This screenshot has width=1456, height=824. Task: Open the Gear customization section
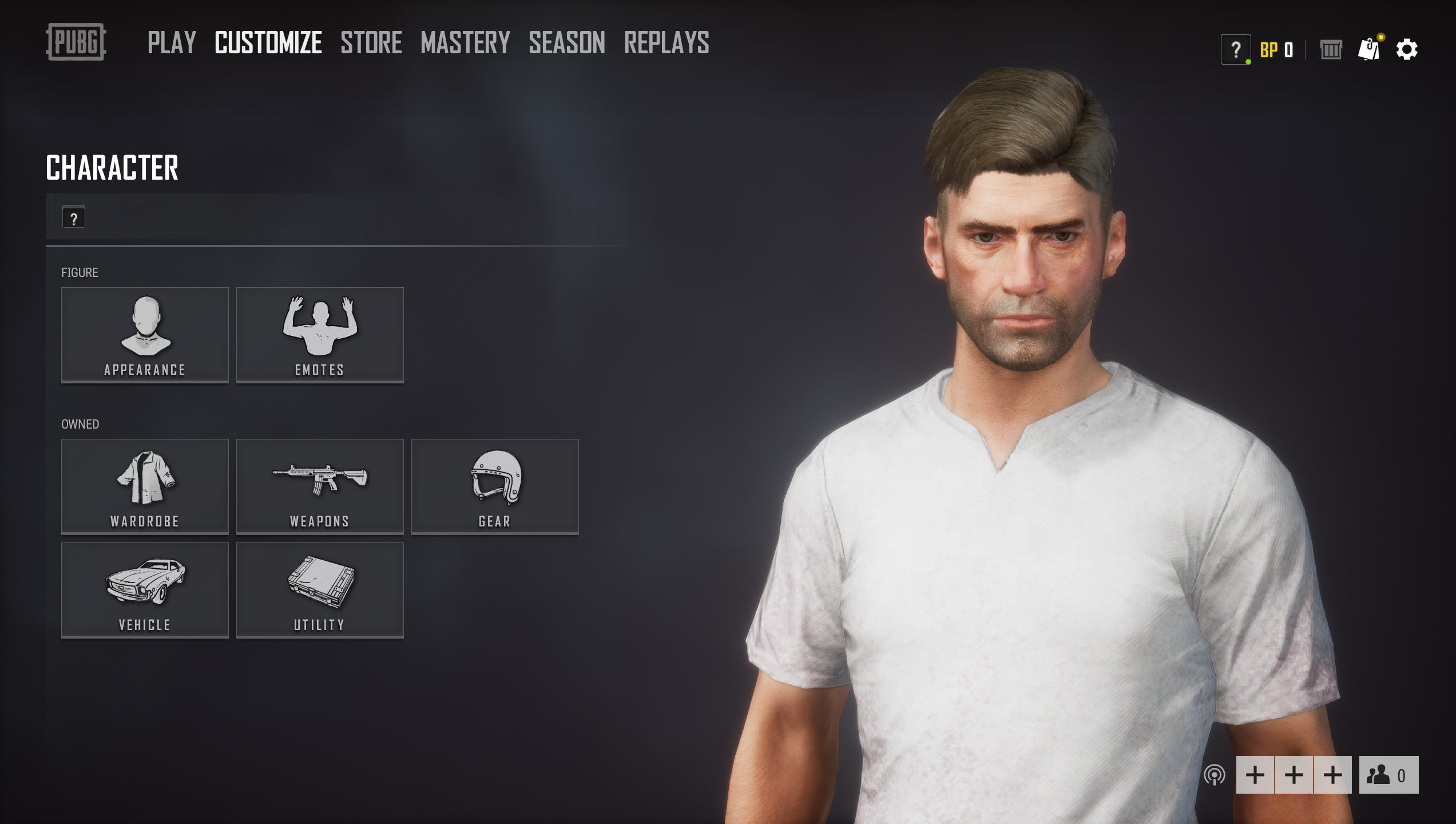pos(495,486)
